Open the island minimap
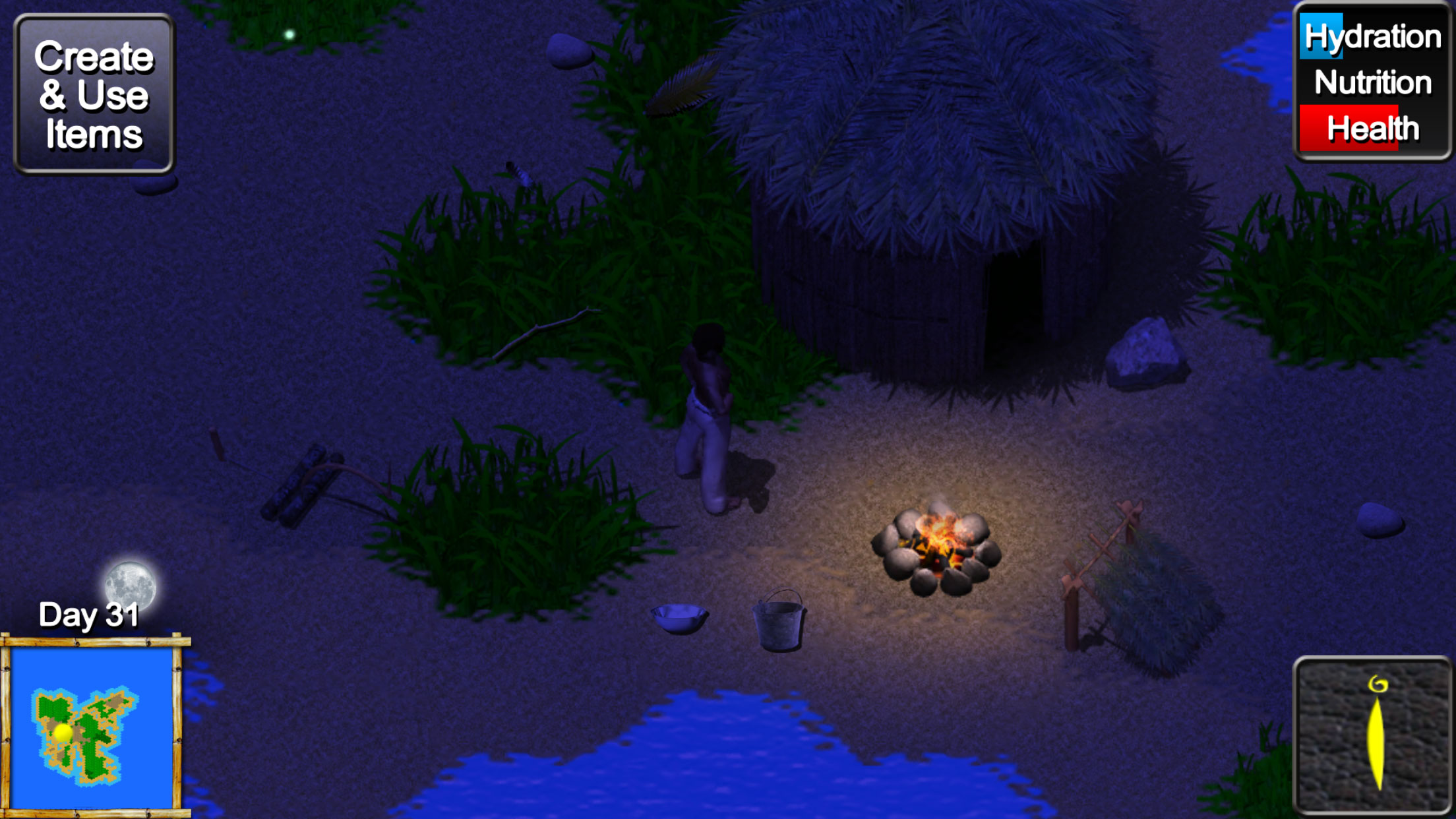Screen dimensions: 1456x819 tap(92, 728)
